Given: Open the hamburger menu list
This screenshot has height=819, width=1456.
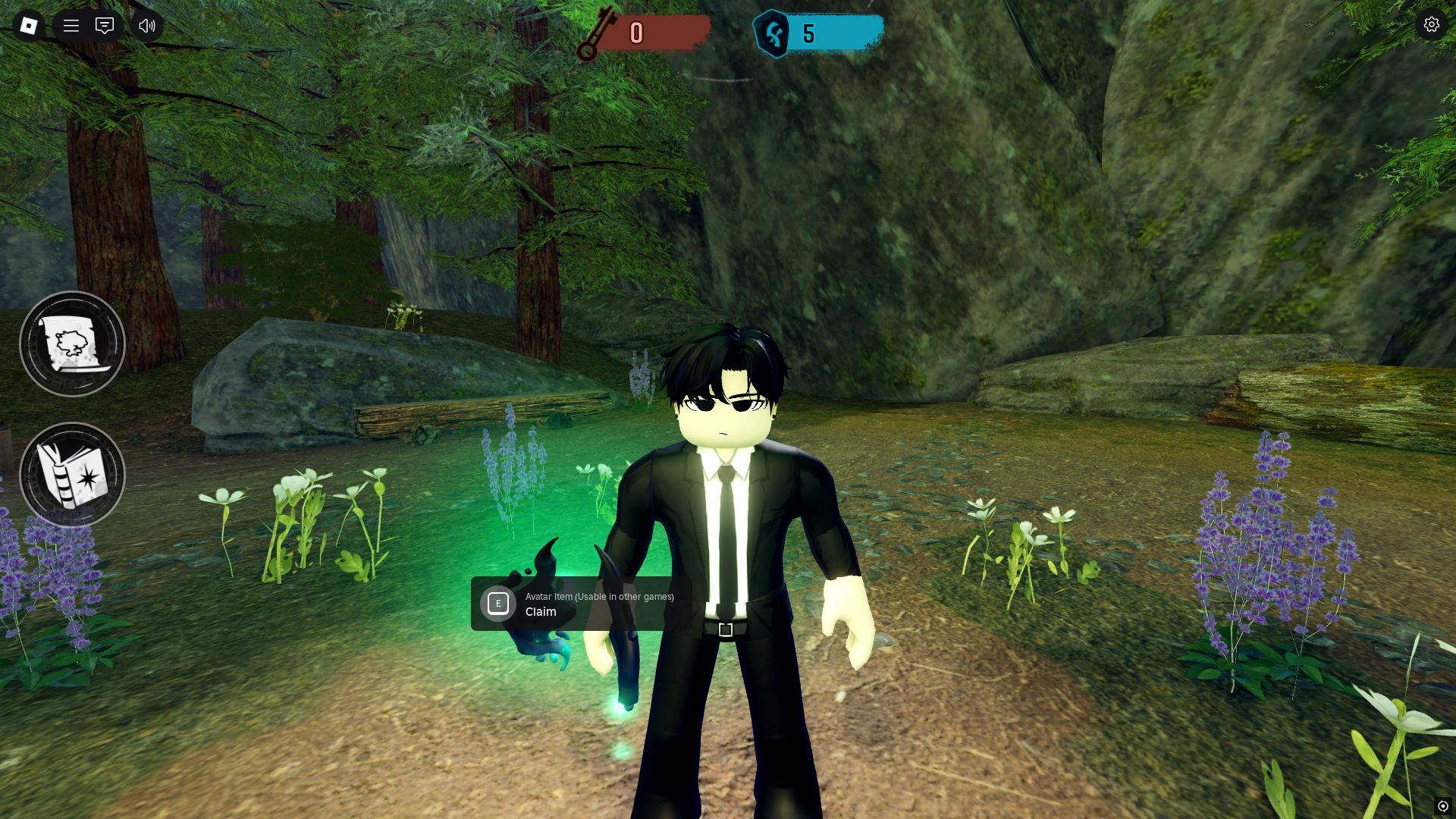Looking at the screenshot, I should (x=71, y=26).
